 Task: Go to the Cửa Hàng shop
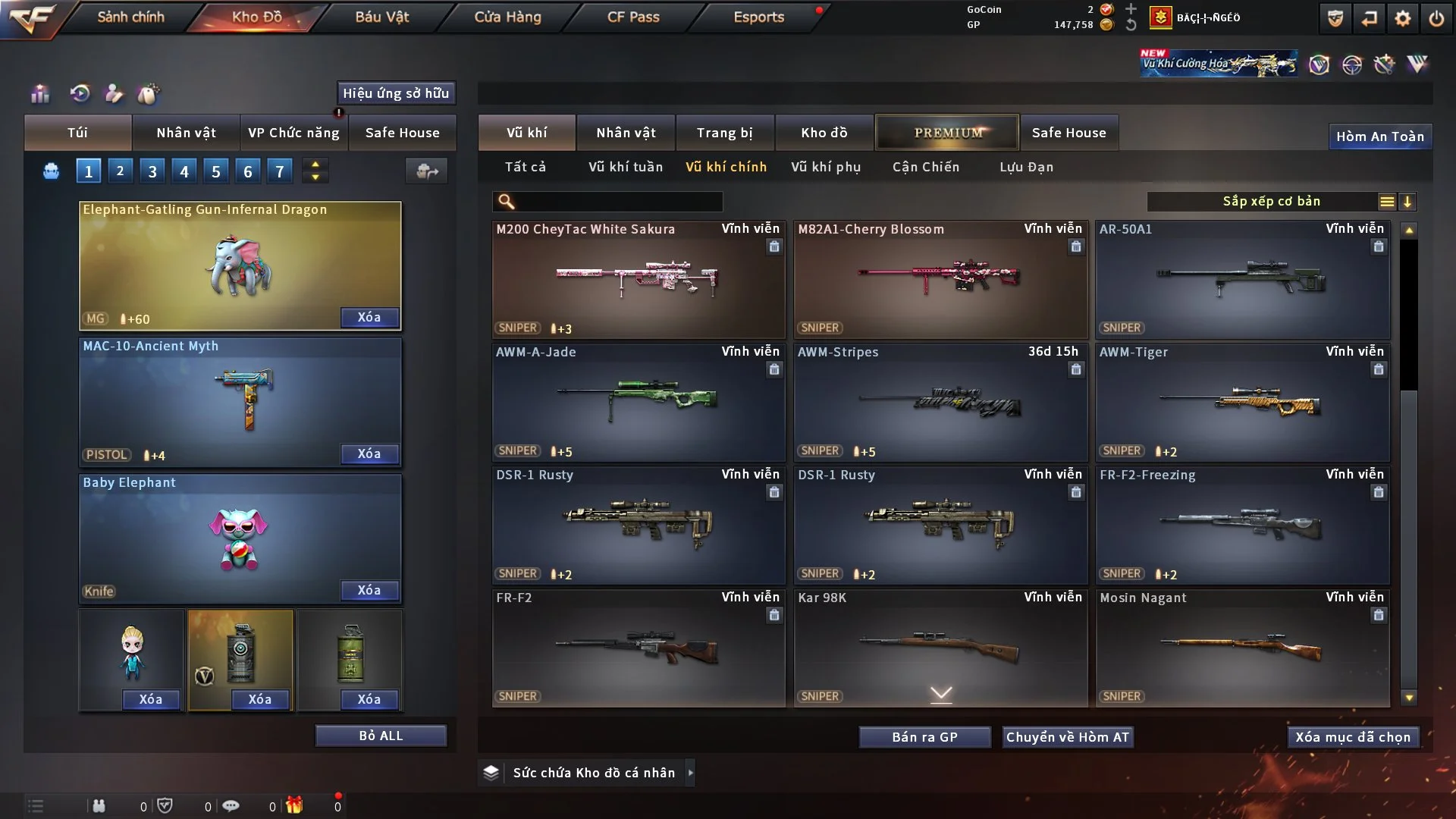click(x=507, y=17)
